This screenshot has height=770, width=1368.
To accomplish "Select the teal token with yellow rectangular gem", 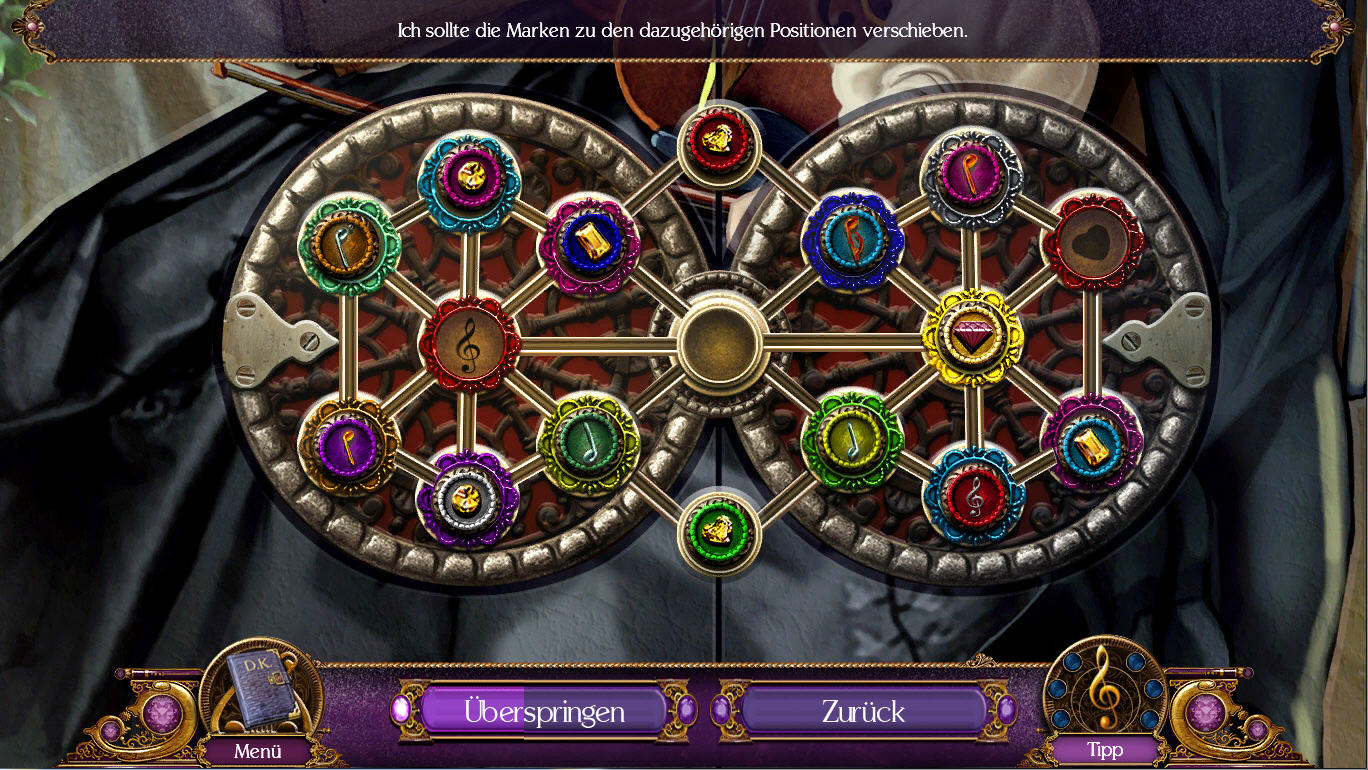I will tap(1090, 443).
